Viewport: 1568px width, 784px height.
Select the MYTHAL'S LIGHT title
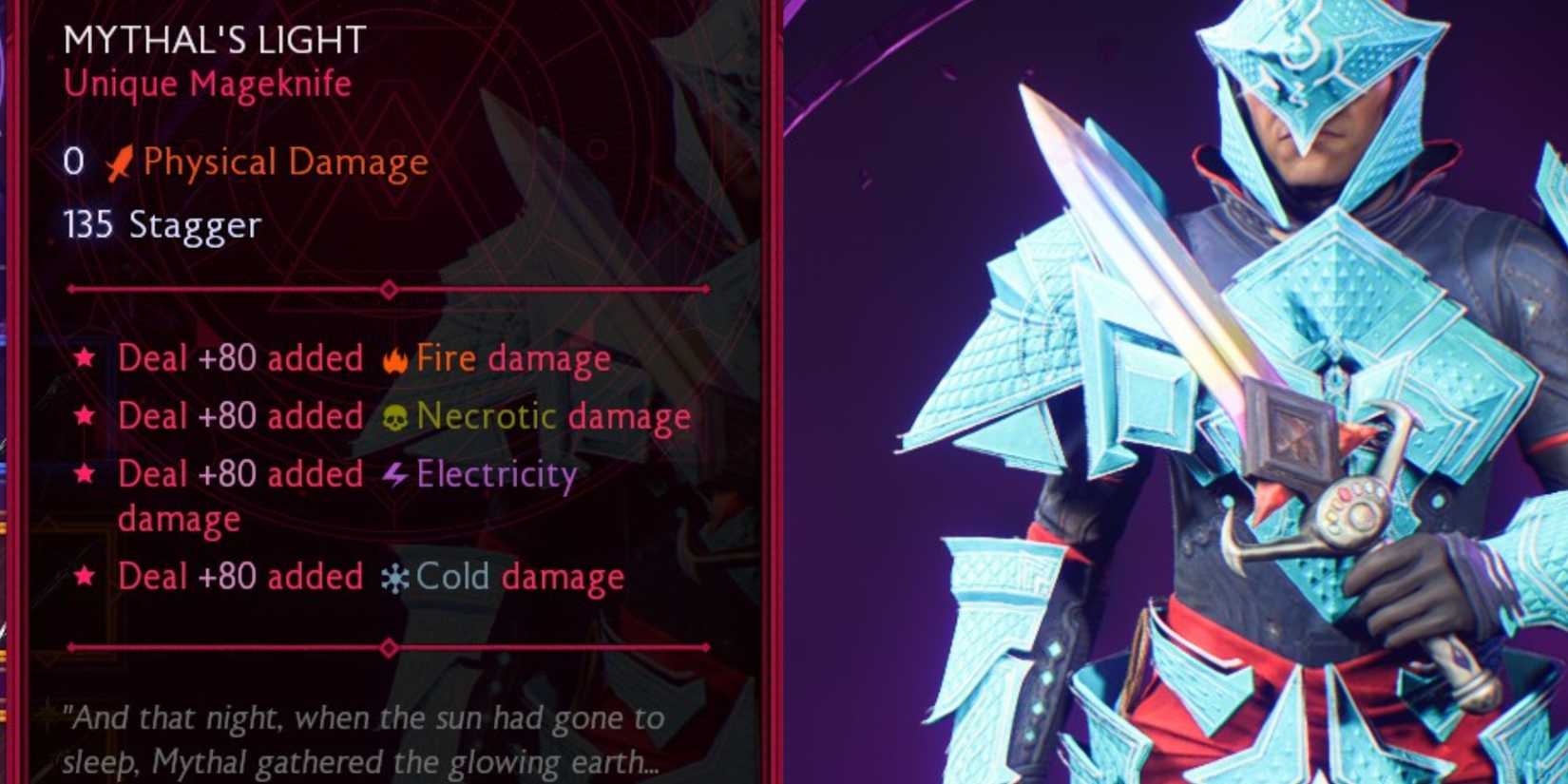pos(213,39)
